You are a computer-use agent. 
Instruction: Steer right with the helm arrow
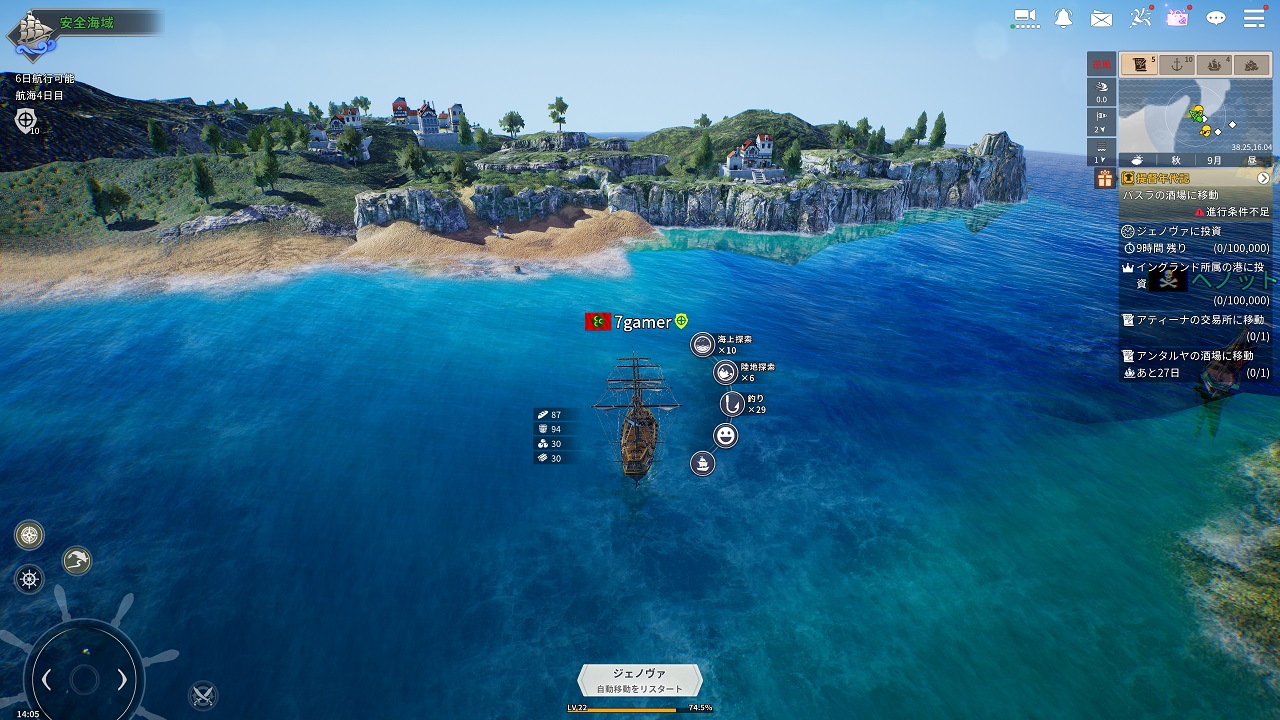pyautogui.click(x=122, y=680)
